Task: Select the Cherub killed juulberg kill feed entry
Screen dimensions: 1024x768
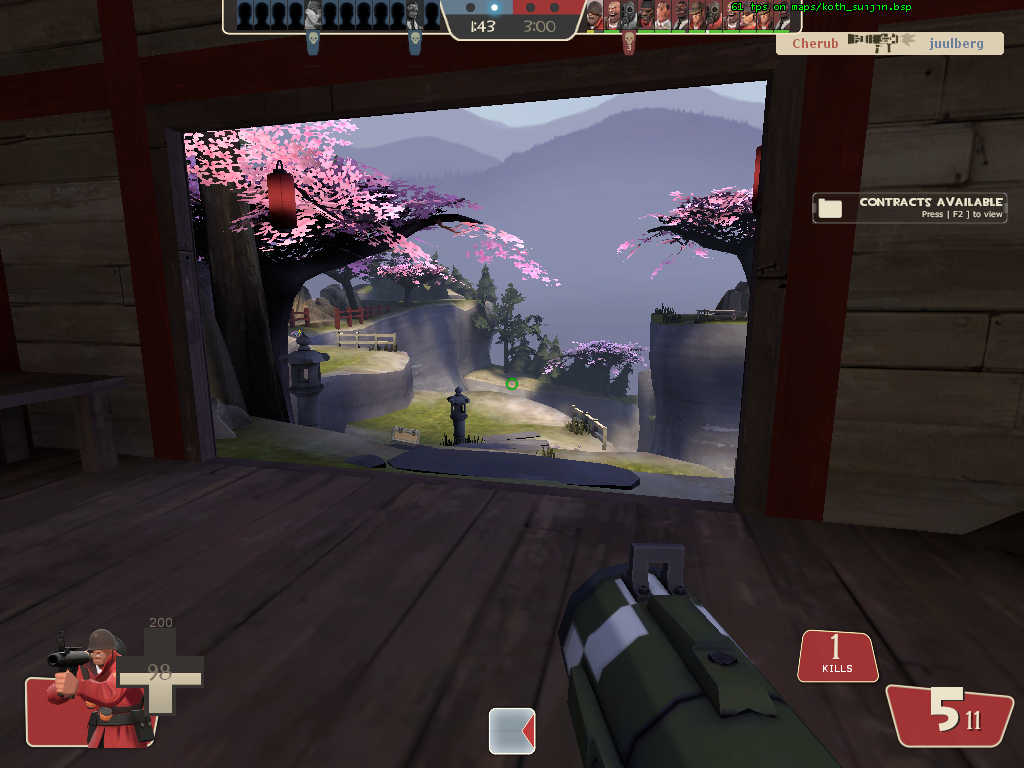Action: click(889, 43)
